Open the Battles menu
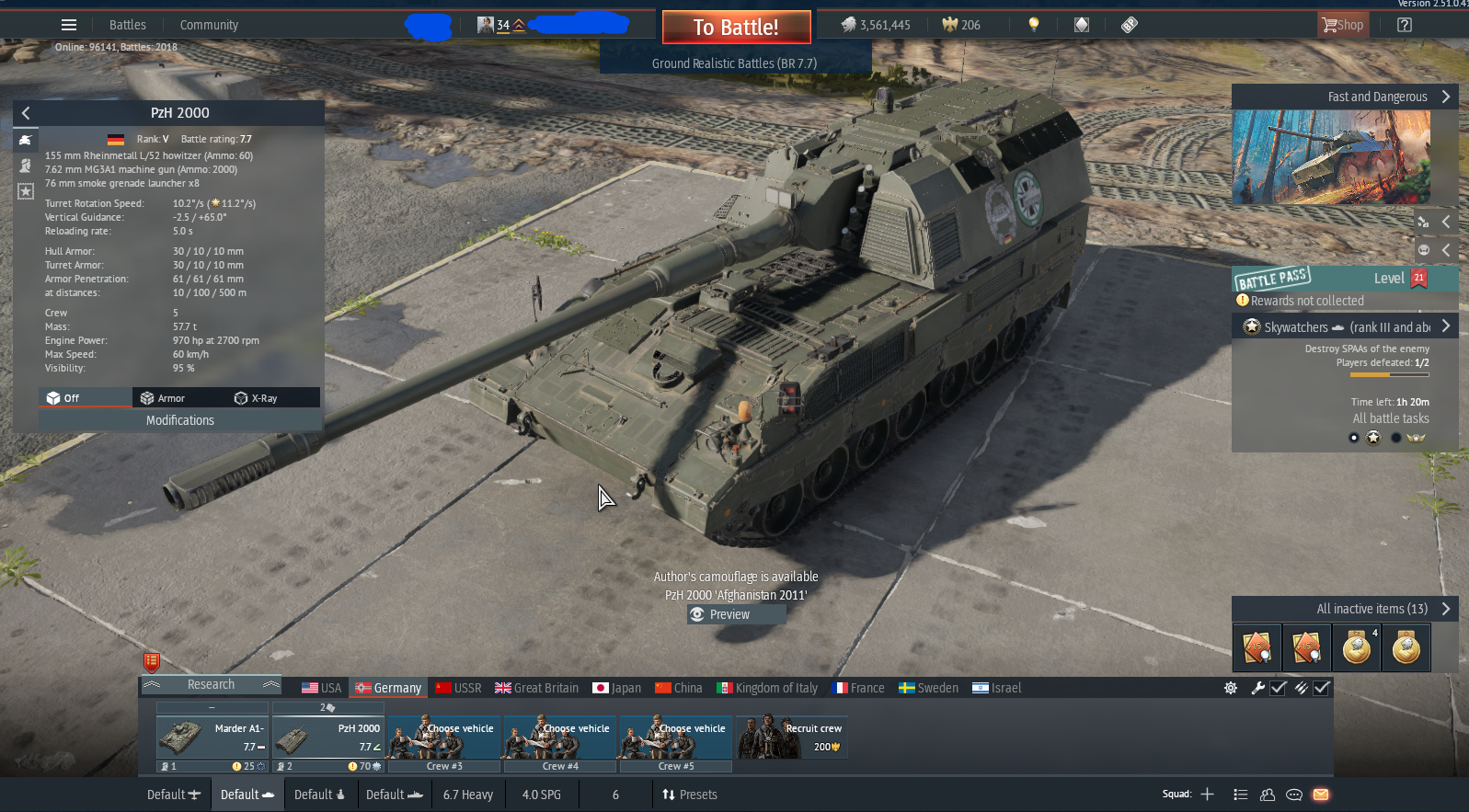 [x=127, y=25]
